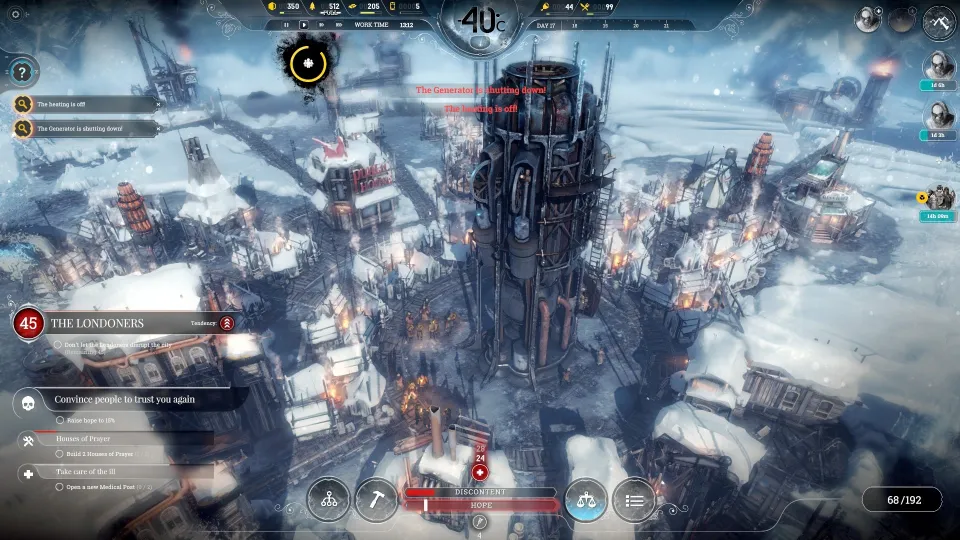Screen dimensions: 960x540
Task: Click the red medical cross sick indicator
Action: click(480, 472)
